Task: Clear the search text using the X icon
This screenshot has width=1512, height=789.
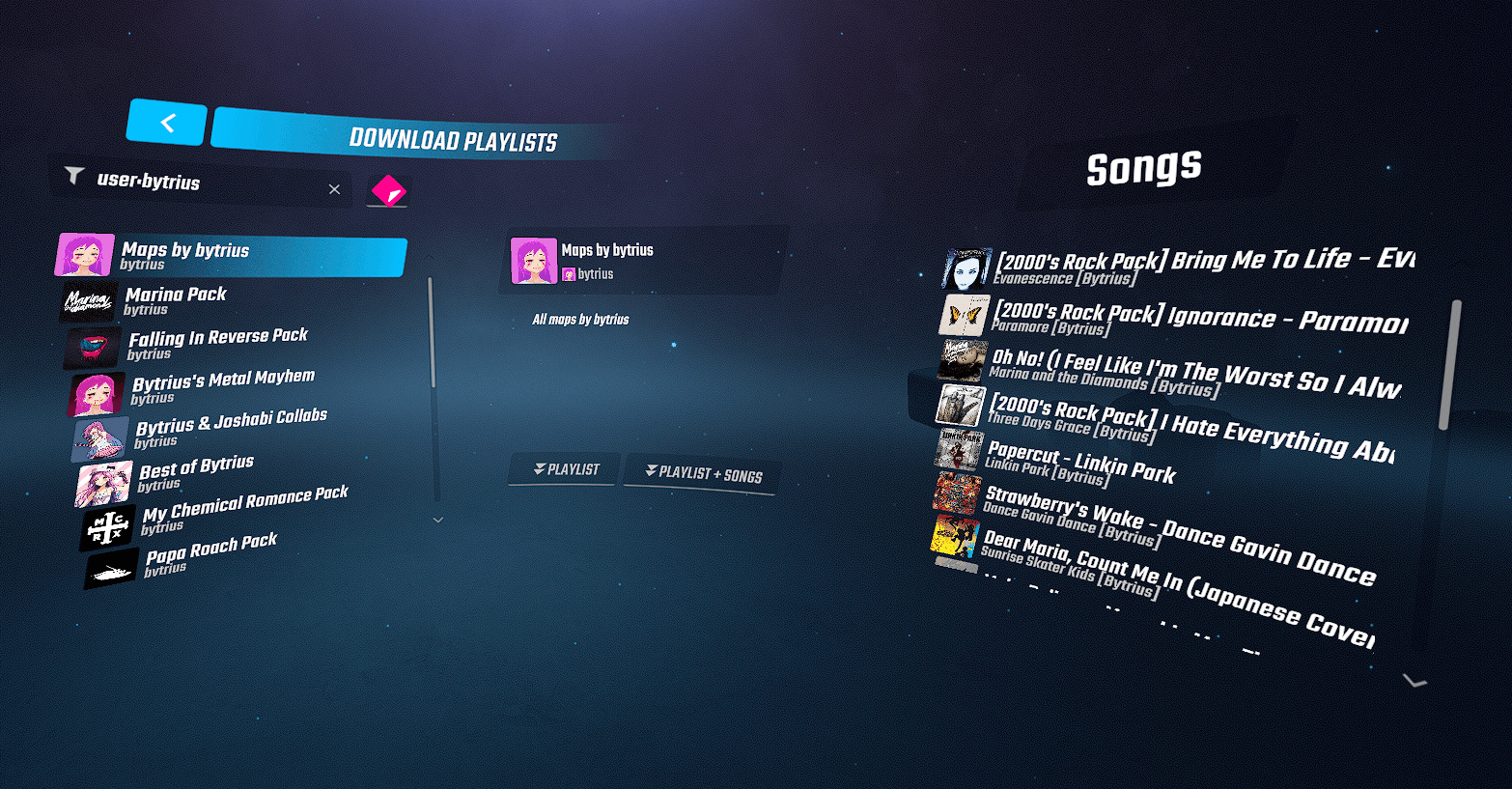Action: pyautogui.click(x=334, y=189)
